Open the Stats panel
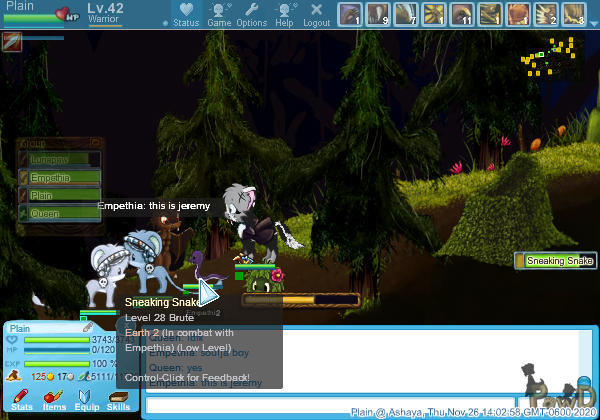This screenshot has width=600, height=420. coord(22,400)
